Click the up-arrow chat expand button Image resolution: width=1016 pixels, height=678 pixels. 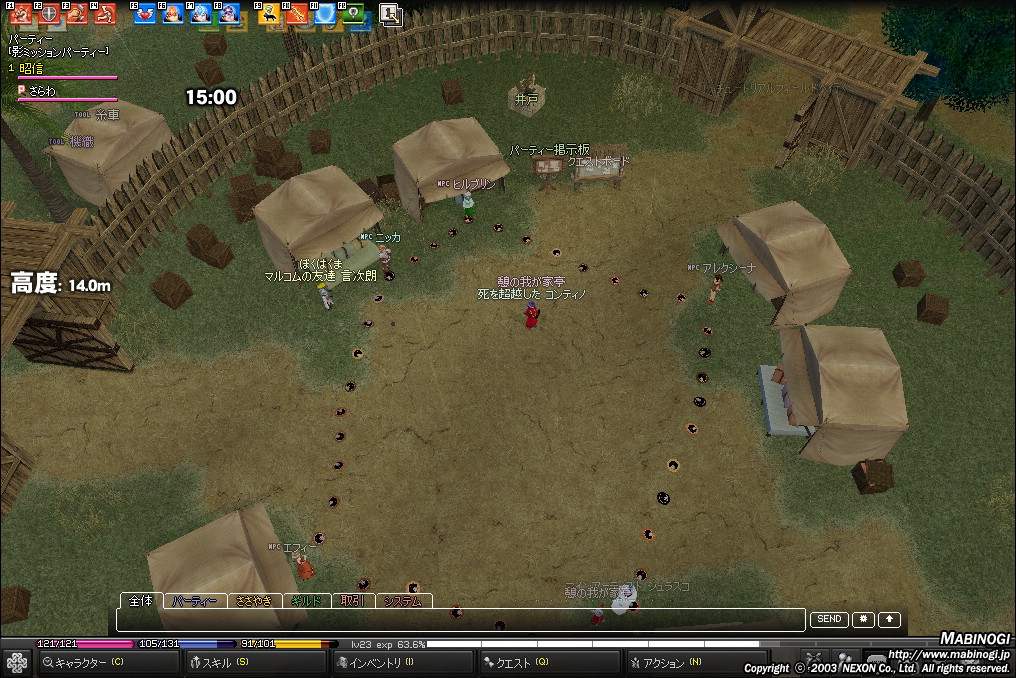tap(889, 620)
